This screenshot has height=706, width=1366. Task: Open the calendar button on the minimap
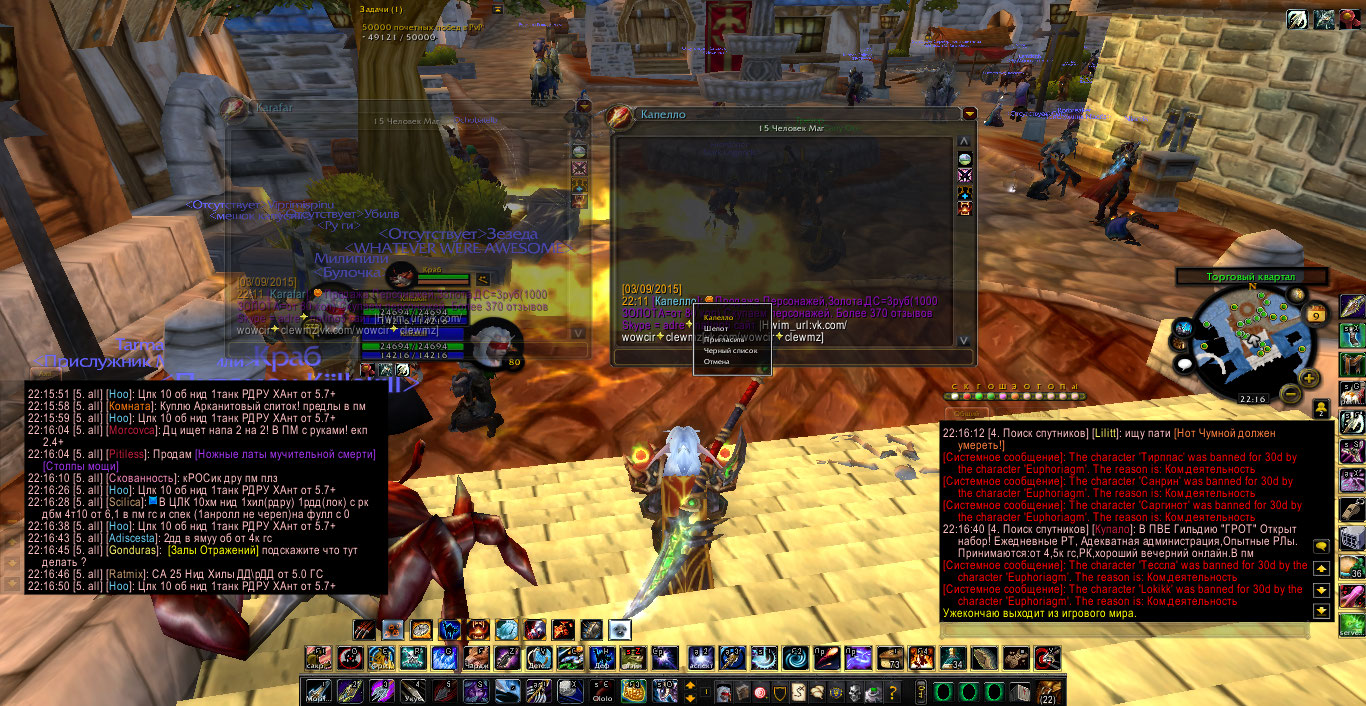point(1316,314)
